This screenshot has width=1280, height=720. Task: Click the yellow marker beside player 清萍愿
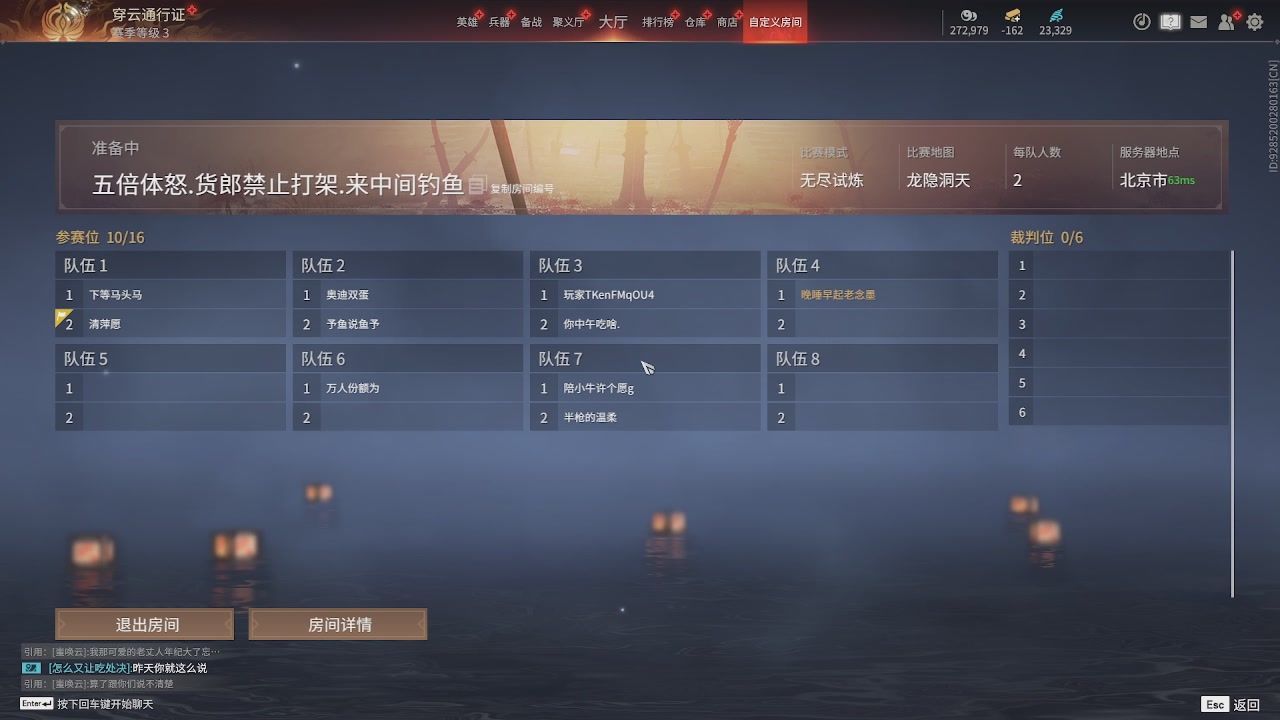(58, 318)
